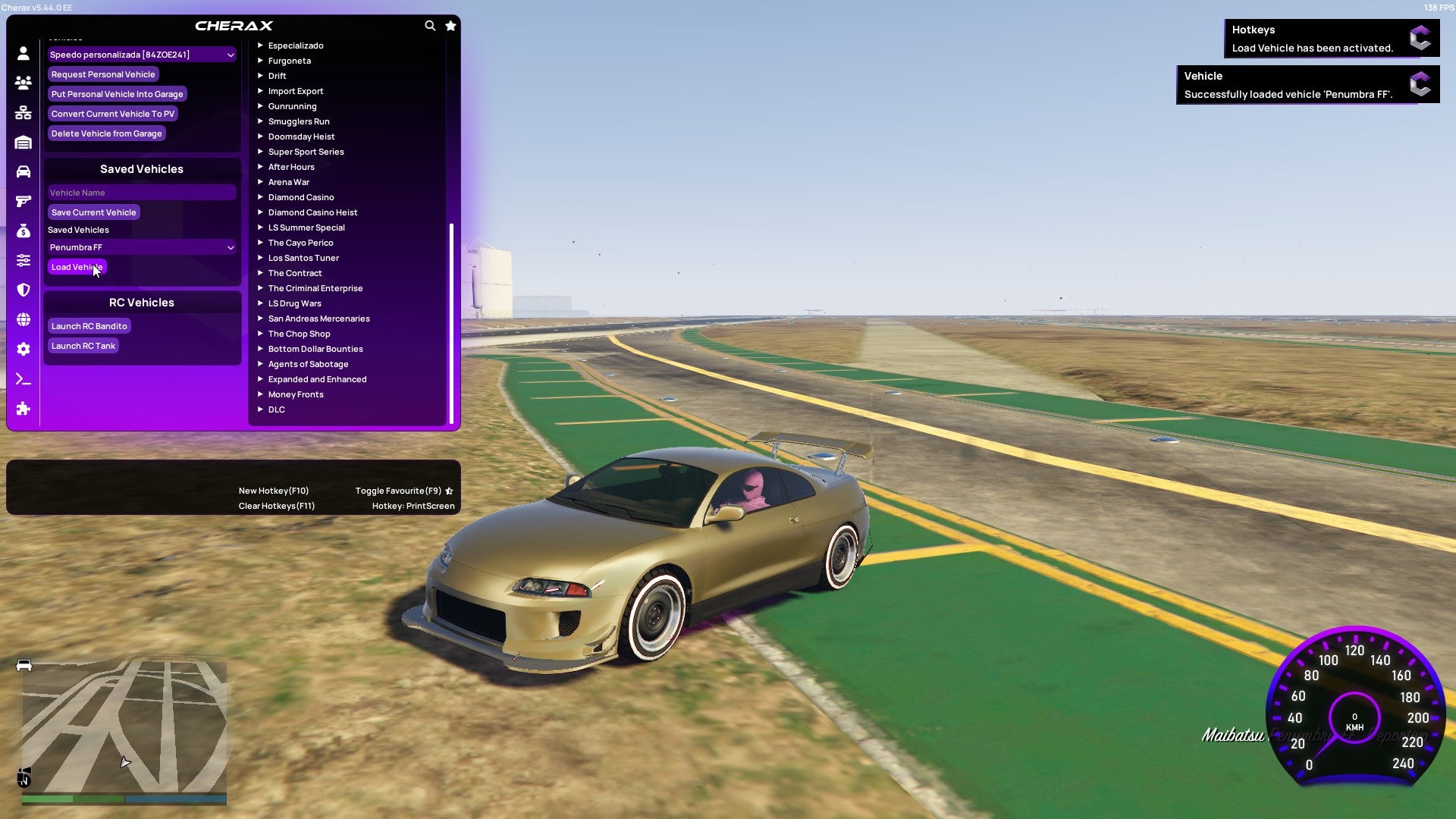Open the Globe online services panel

click(23, 319)
